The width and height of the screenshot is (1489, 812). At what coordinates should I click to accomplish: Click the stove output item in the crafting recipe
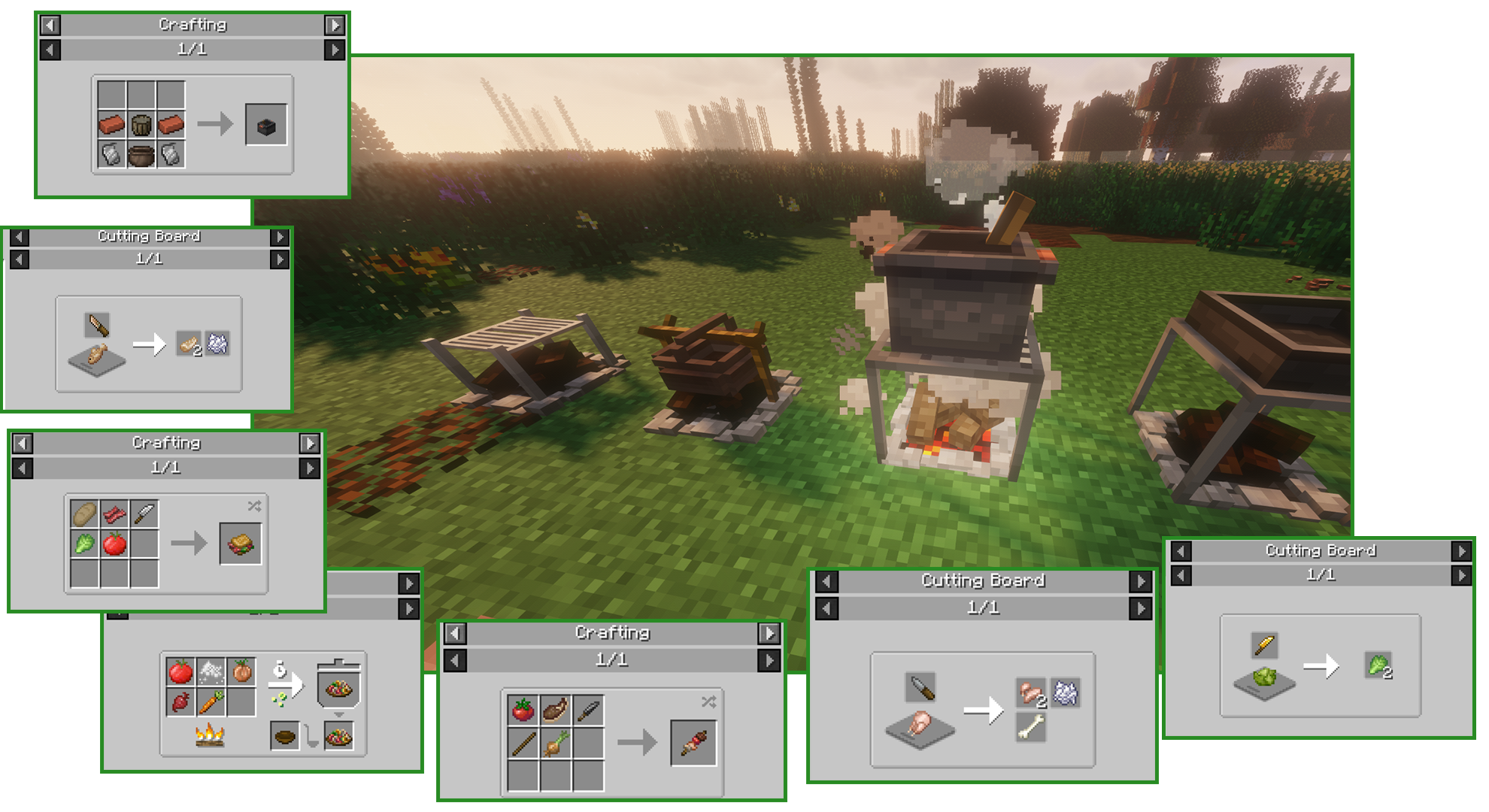pyautogui.click(x=265, y=126)
